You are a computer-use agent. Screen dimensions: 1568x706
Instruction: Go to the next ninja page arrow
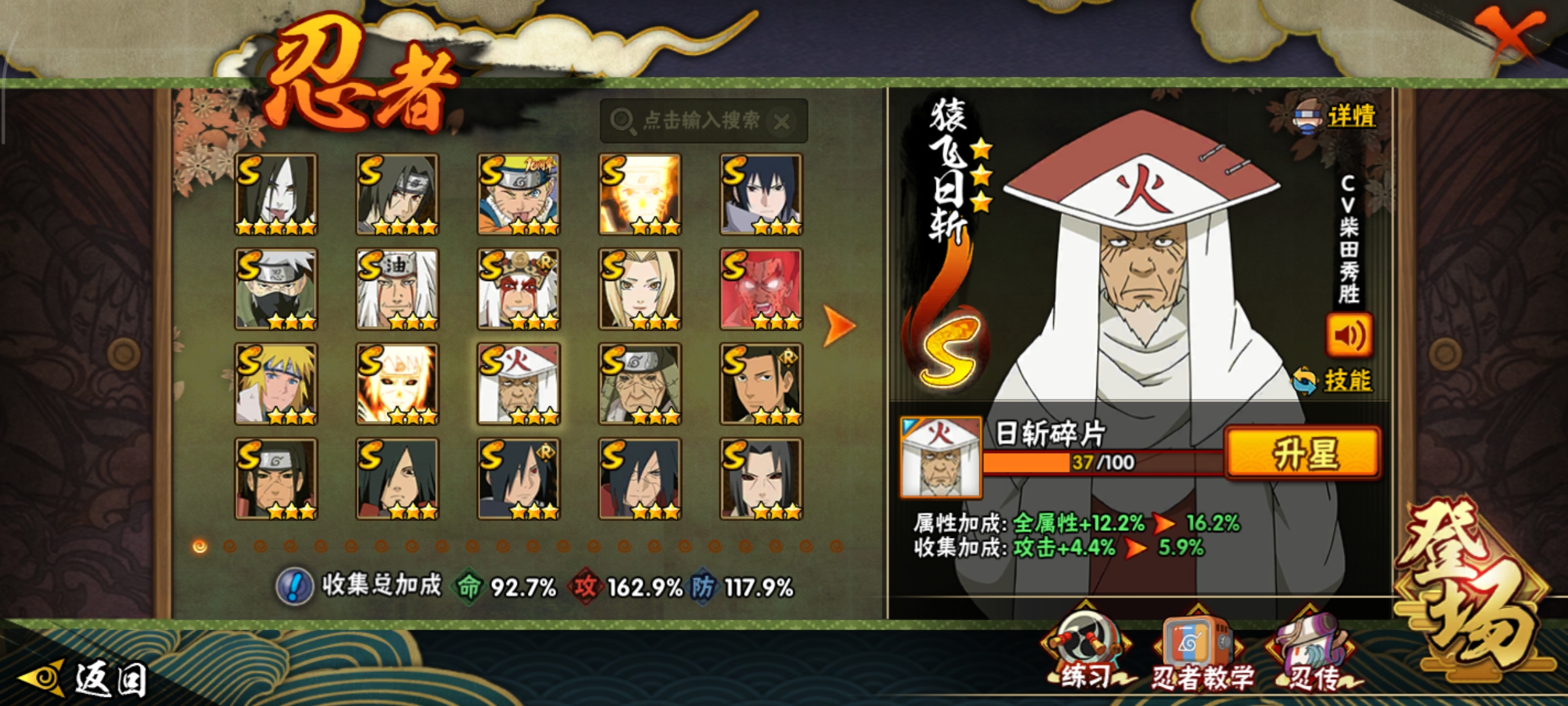(839, 325)
